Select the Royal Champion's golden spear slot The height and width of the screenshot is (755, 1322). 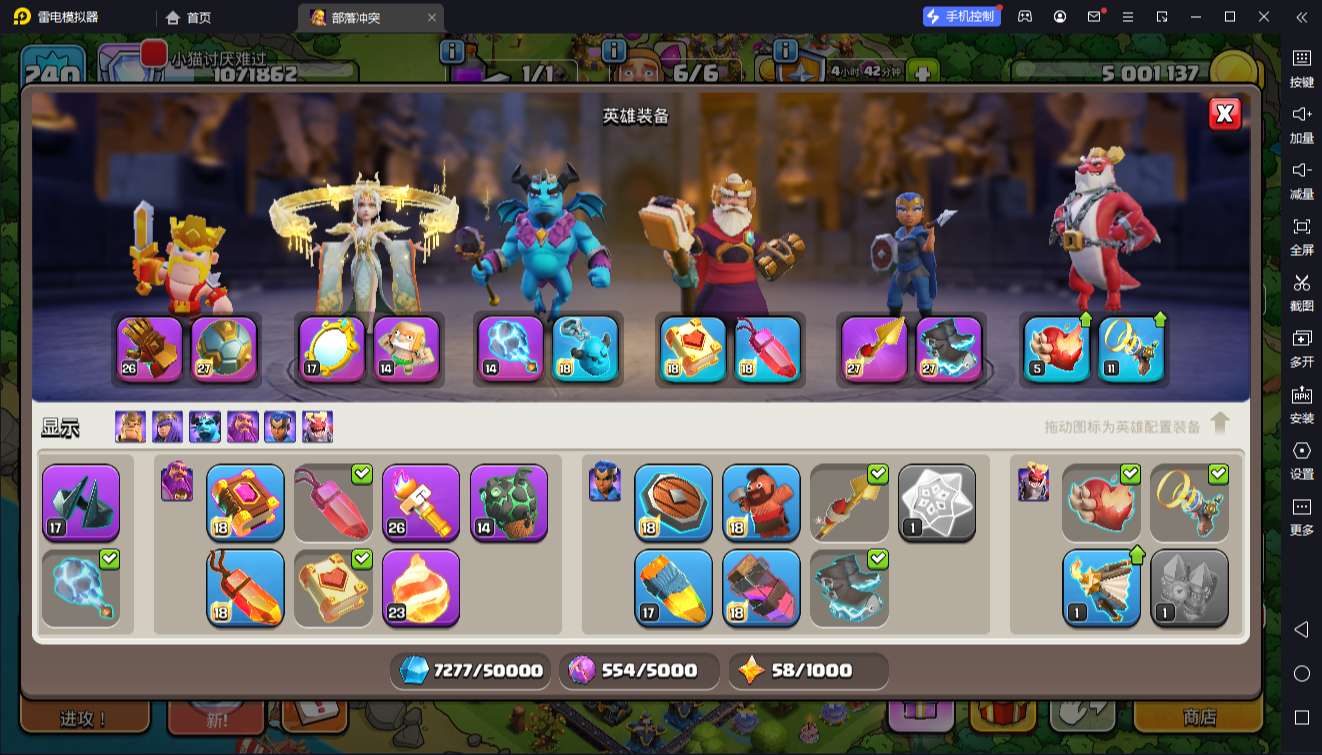(x=874, y=349)
